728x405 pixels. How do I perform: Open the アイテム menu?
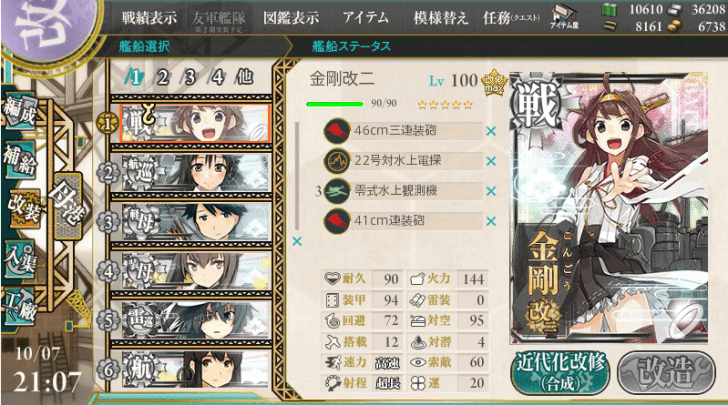coord(365,17)
